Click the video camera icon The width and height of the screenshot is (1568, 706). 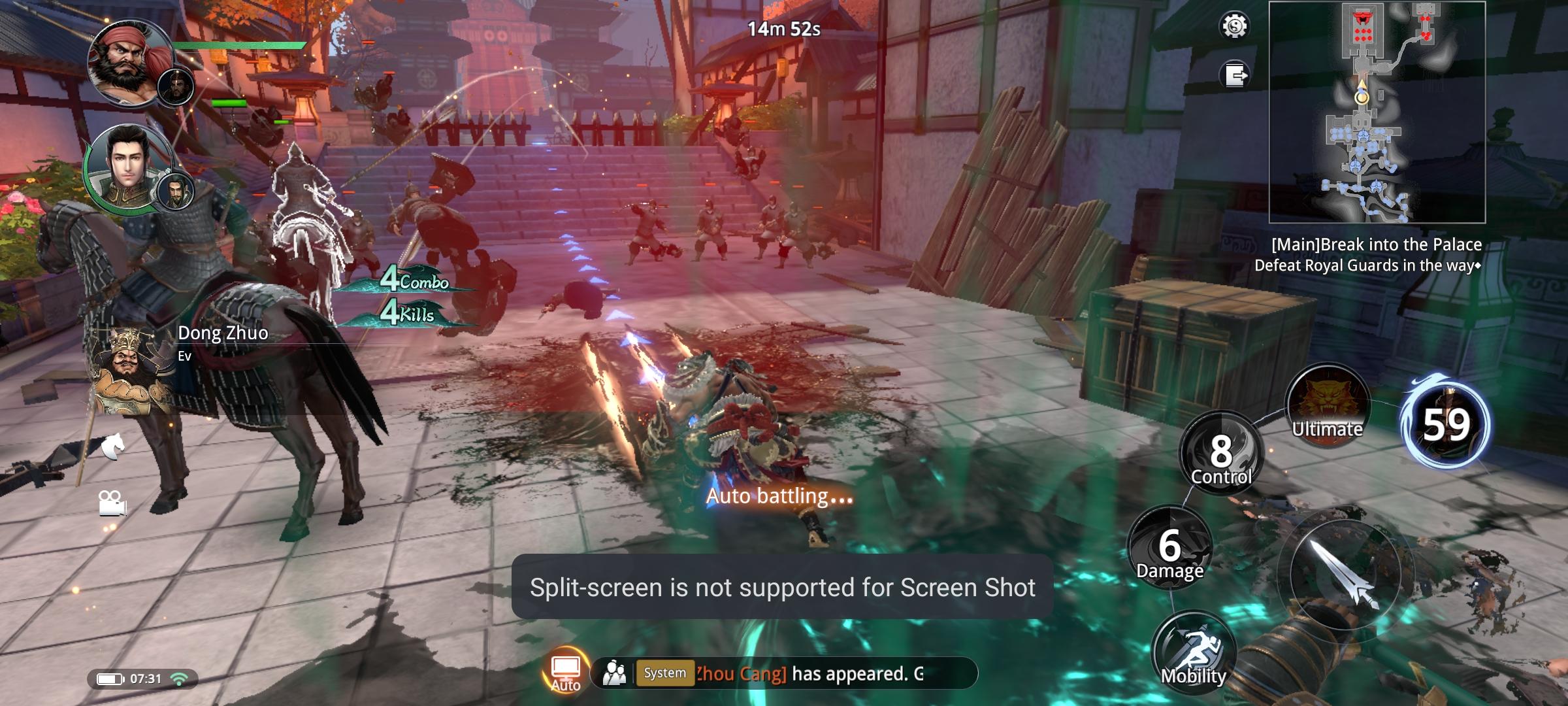(x=112, y=502)
